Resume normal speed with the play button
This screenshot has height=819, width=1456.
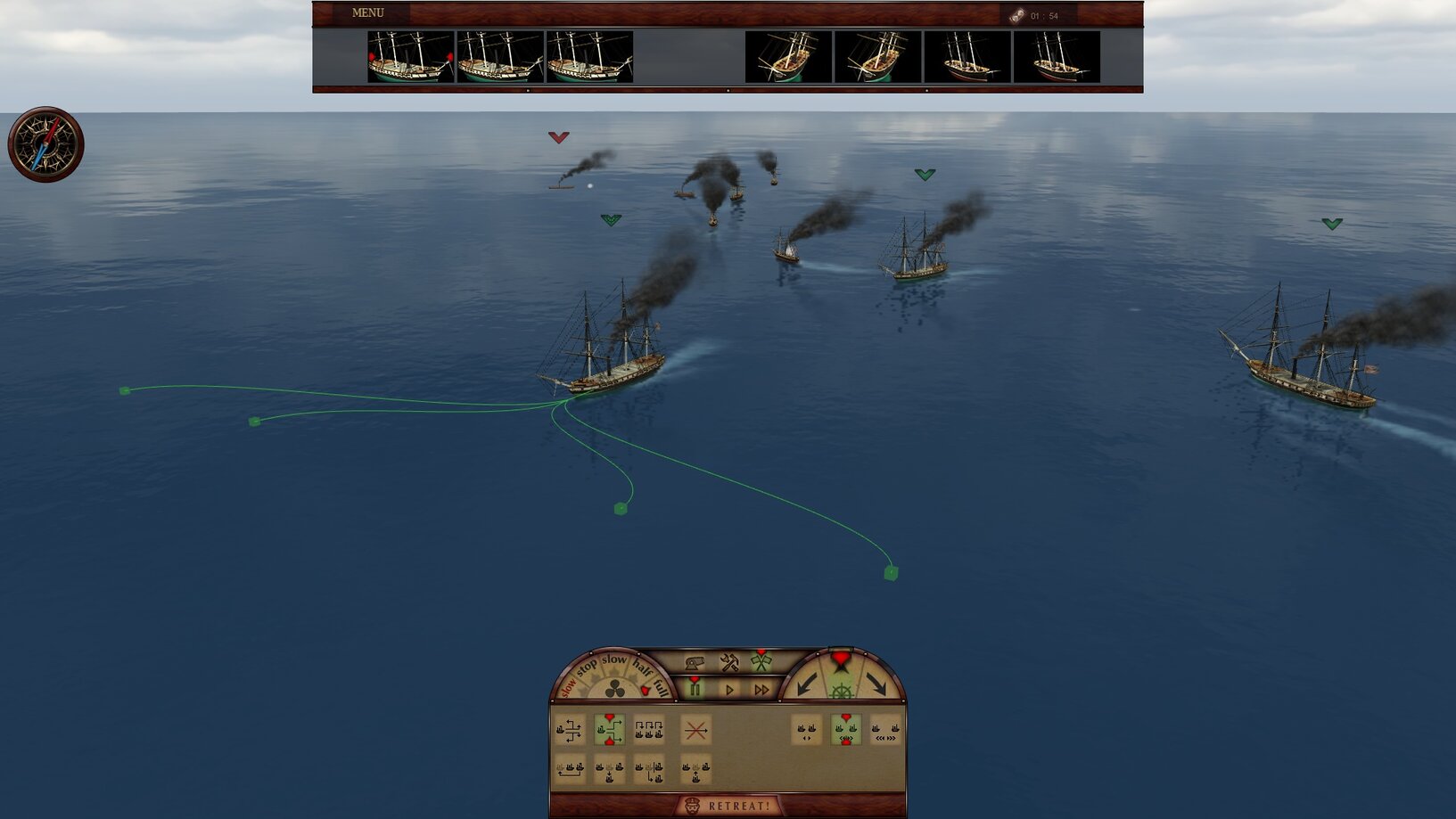click(x=729, y=690)
